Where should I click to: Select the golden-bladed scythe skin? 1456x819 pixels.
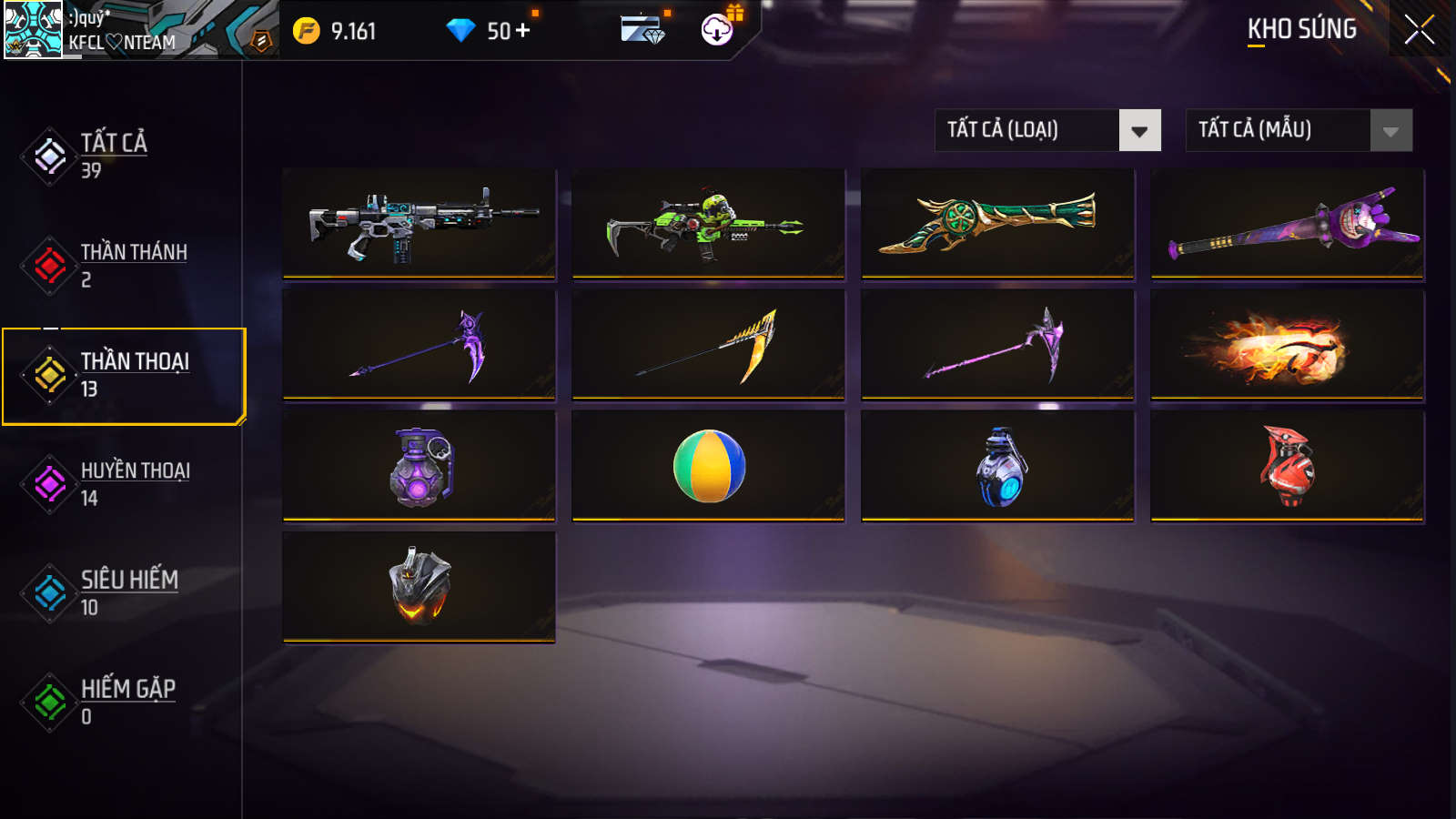pyautogui.click(x=709, y=344)
